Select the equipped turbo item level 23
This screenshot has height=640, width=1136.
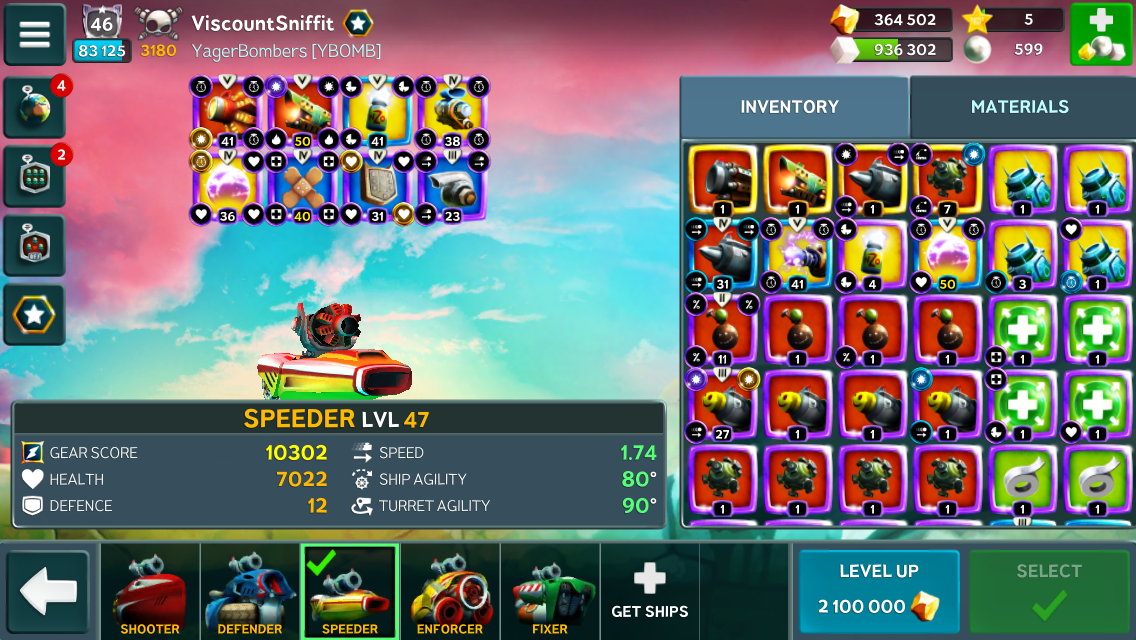point(451,187)
